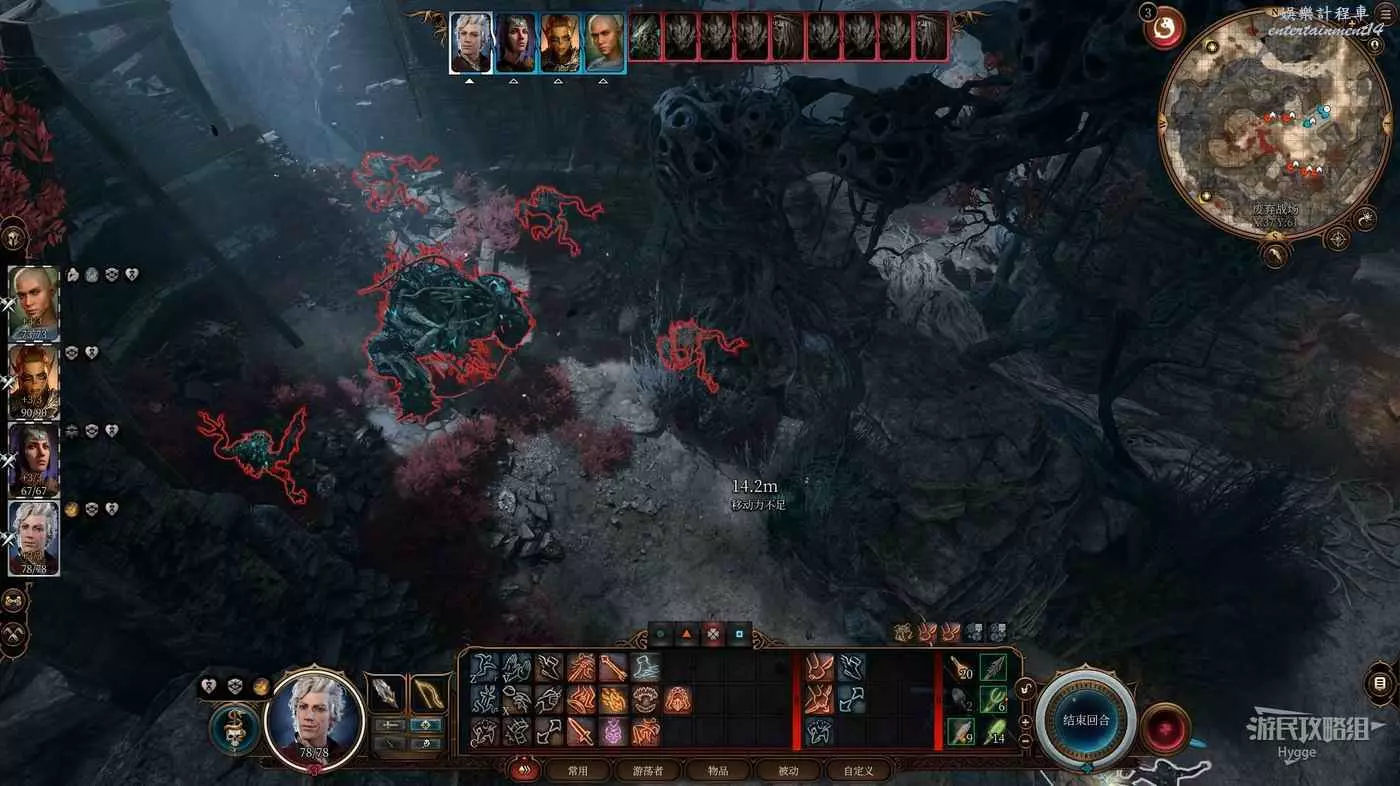The height and width of the screenshot is (786, 1400).
Task: Click the white-haired party portrait in the party list
Action: click(x=34, y=537)
